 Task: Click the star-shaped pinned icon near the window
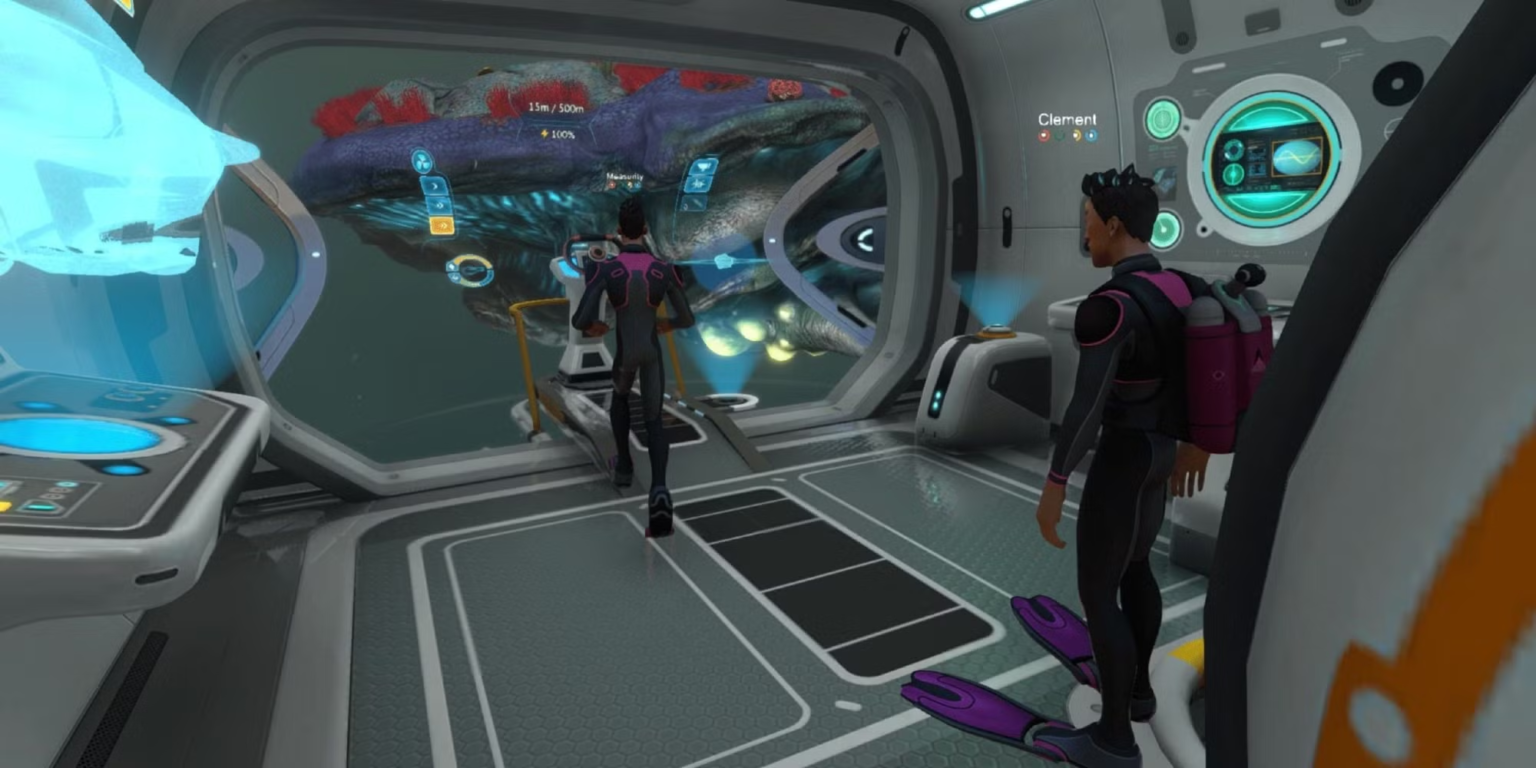[x=698, y=183]
